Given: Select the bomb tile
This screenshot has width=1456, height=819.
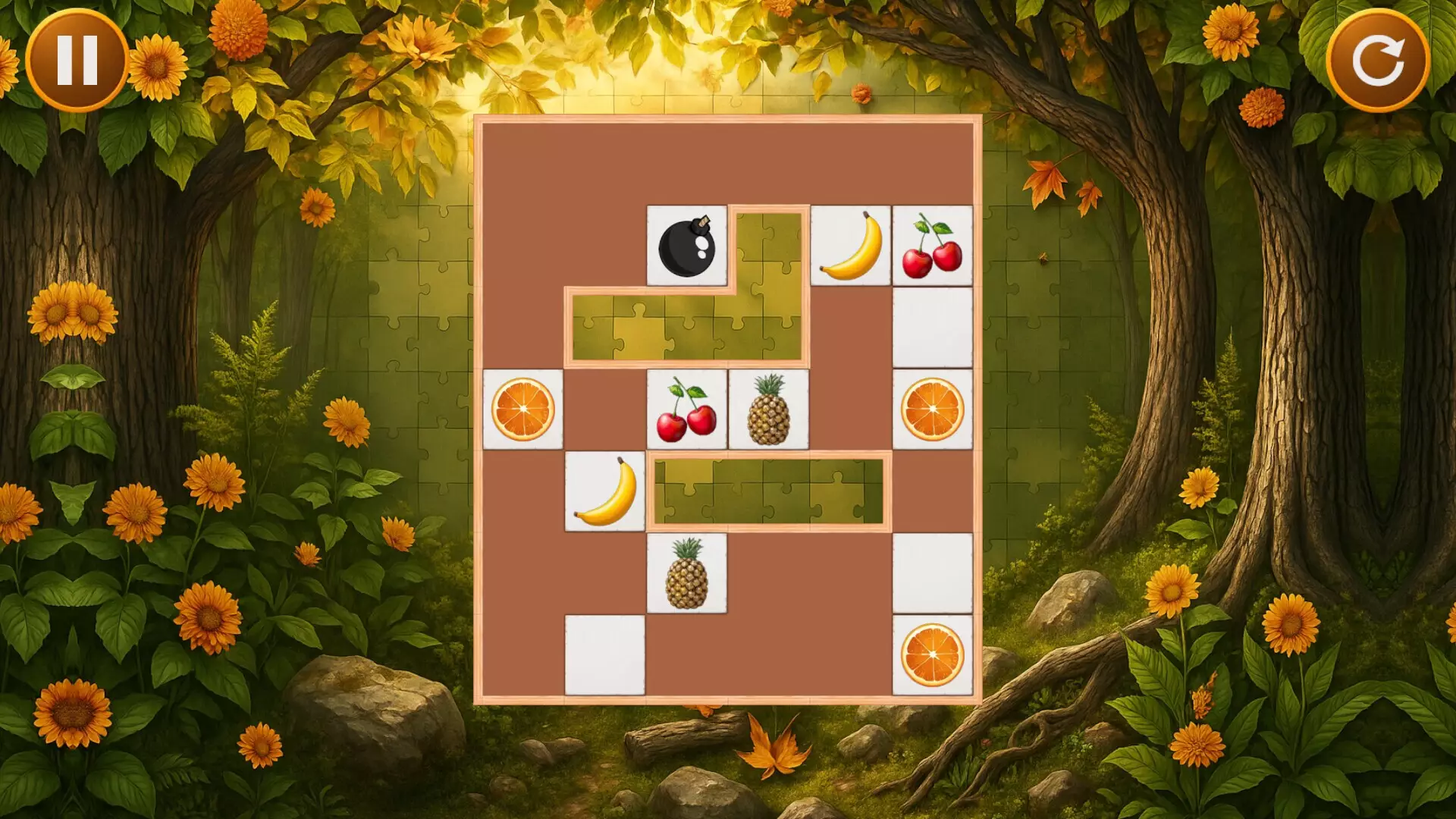Looking at the screenshot, I should [x=686, y=246].
